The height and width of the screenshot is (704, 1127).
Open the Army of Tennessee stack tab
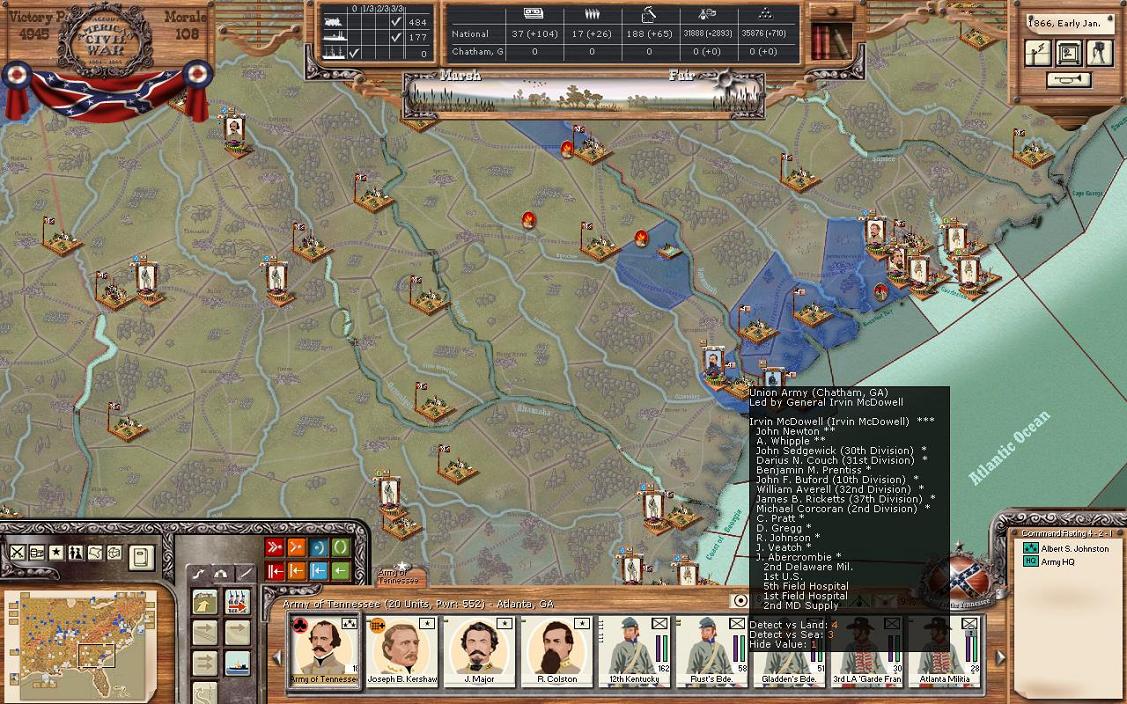coord(399,576)
